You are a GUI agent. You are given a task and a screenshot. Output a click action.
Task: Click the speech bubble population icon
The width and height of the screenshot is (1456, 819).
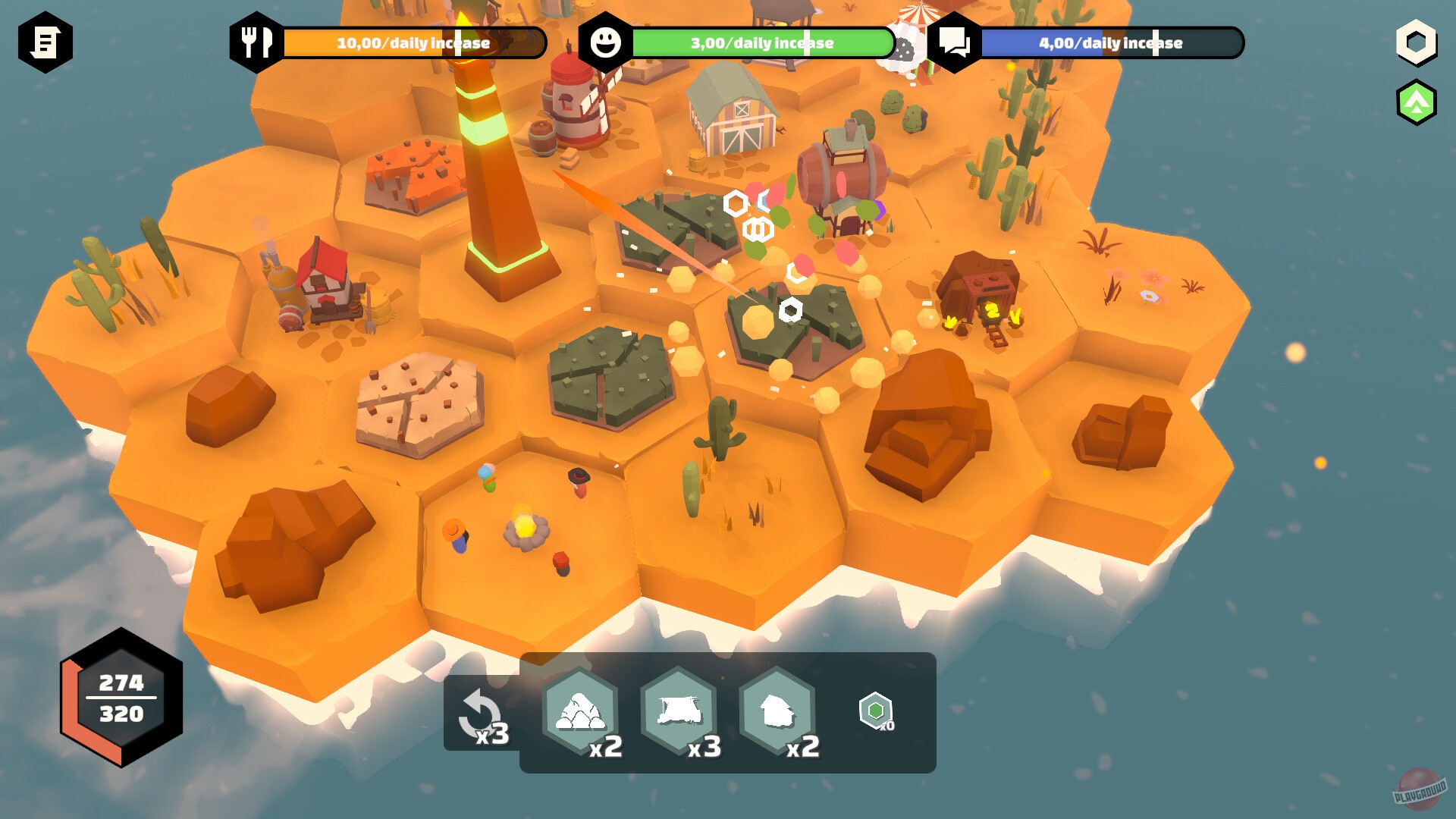point(955,42)
